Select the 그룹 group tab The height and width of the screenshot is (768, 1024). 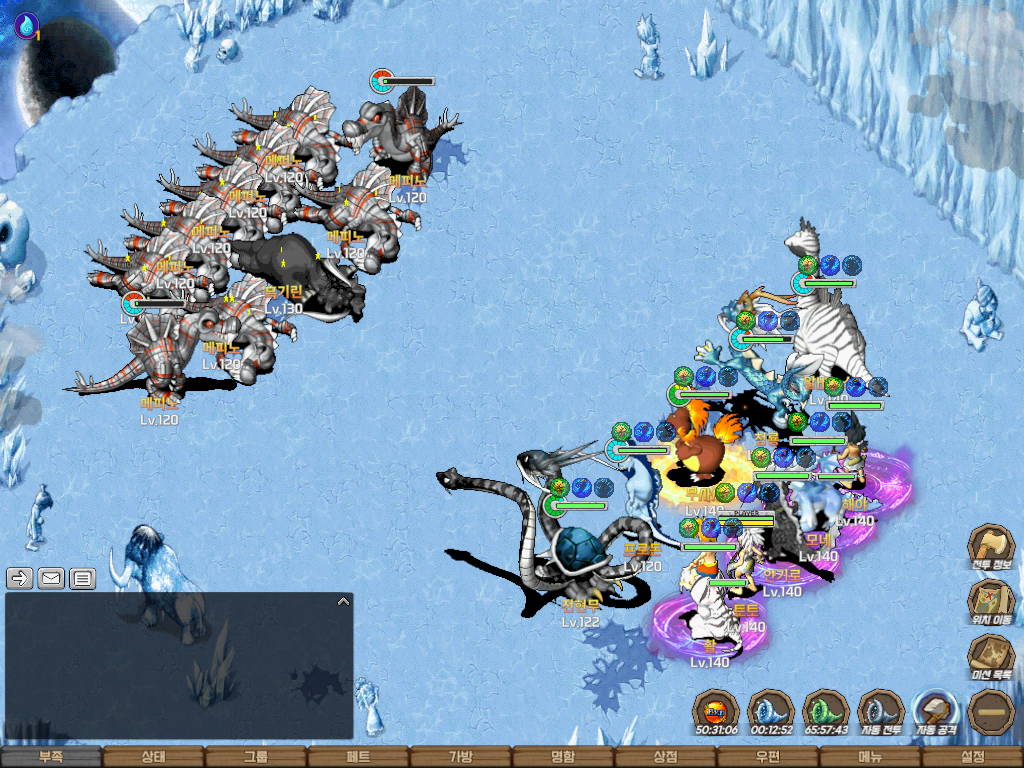click(256, 758)
